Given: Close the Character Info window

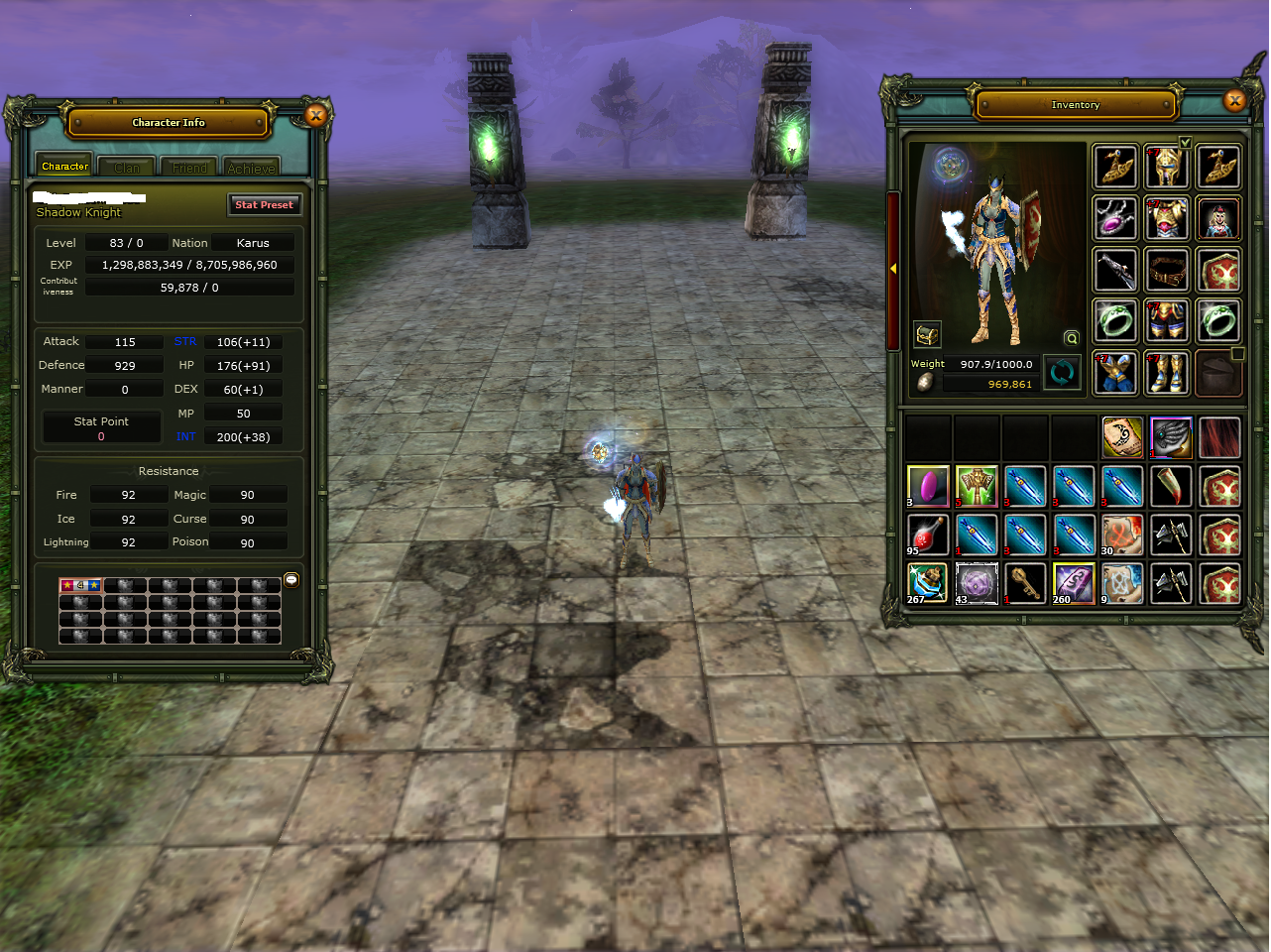Looking at the screenshot, I should pos(315,116).
